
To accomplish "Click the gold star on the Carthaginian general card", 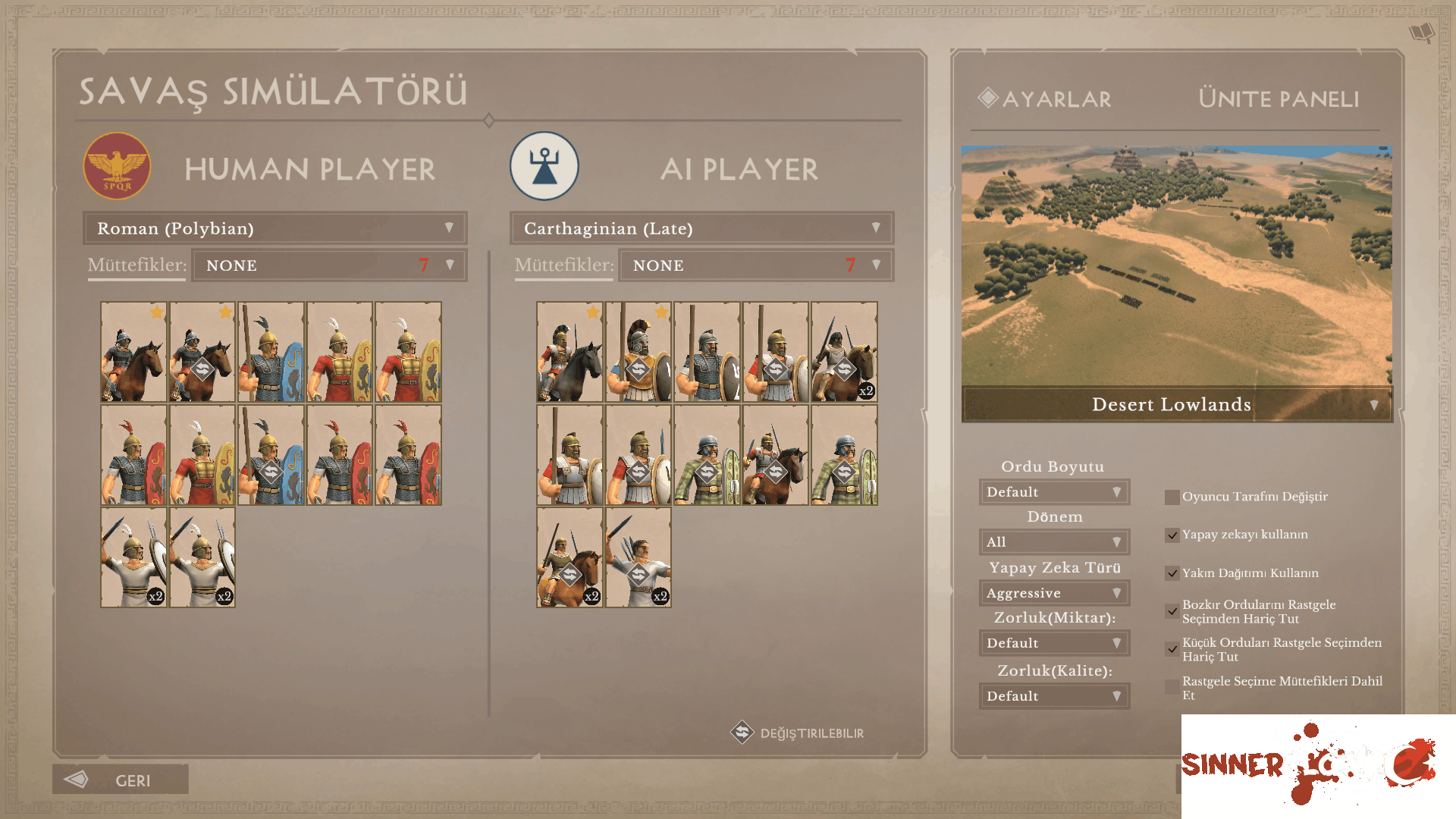I will click(x=591, y=312).
